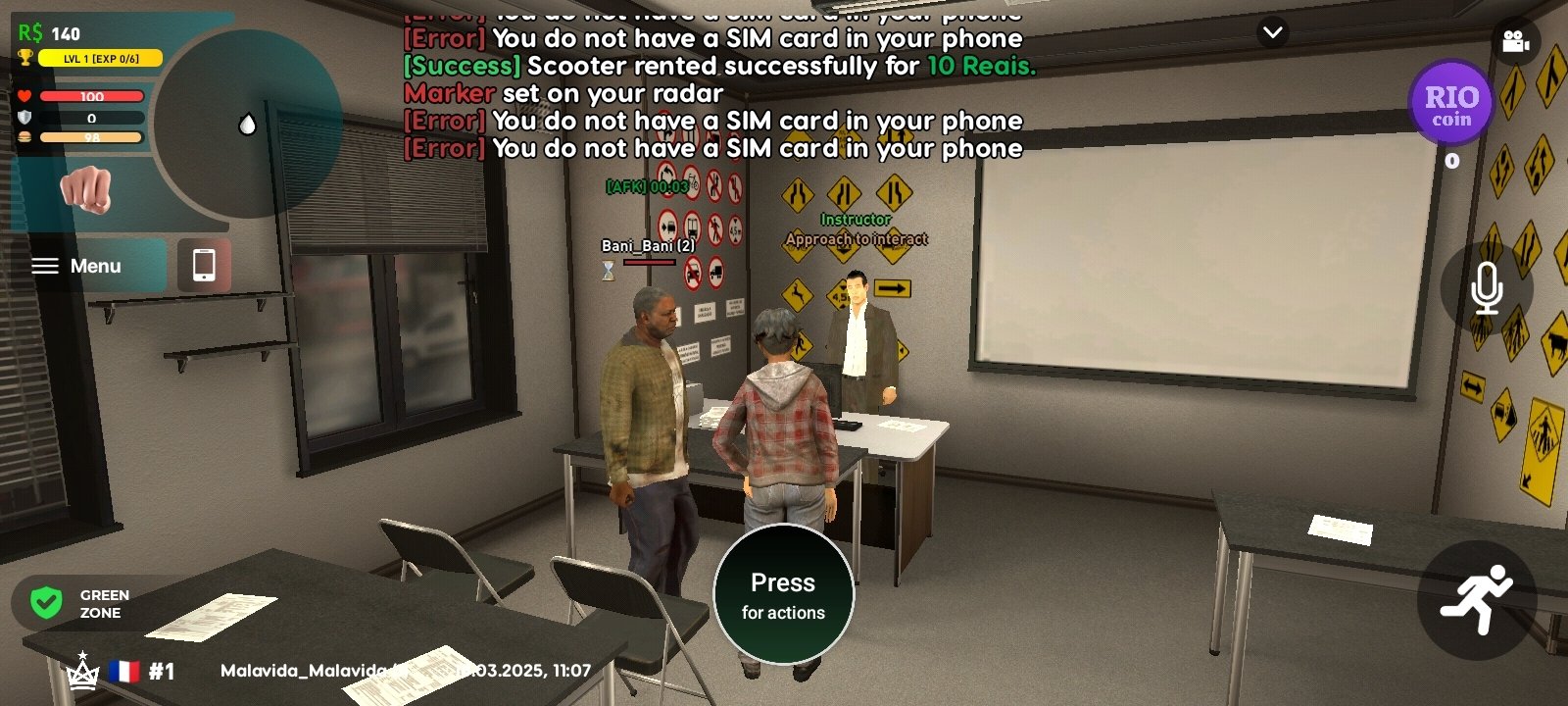1568x706 pixels.
Task: Switch the camera view icon
Action: pos(1515,41)
